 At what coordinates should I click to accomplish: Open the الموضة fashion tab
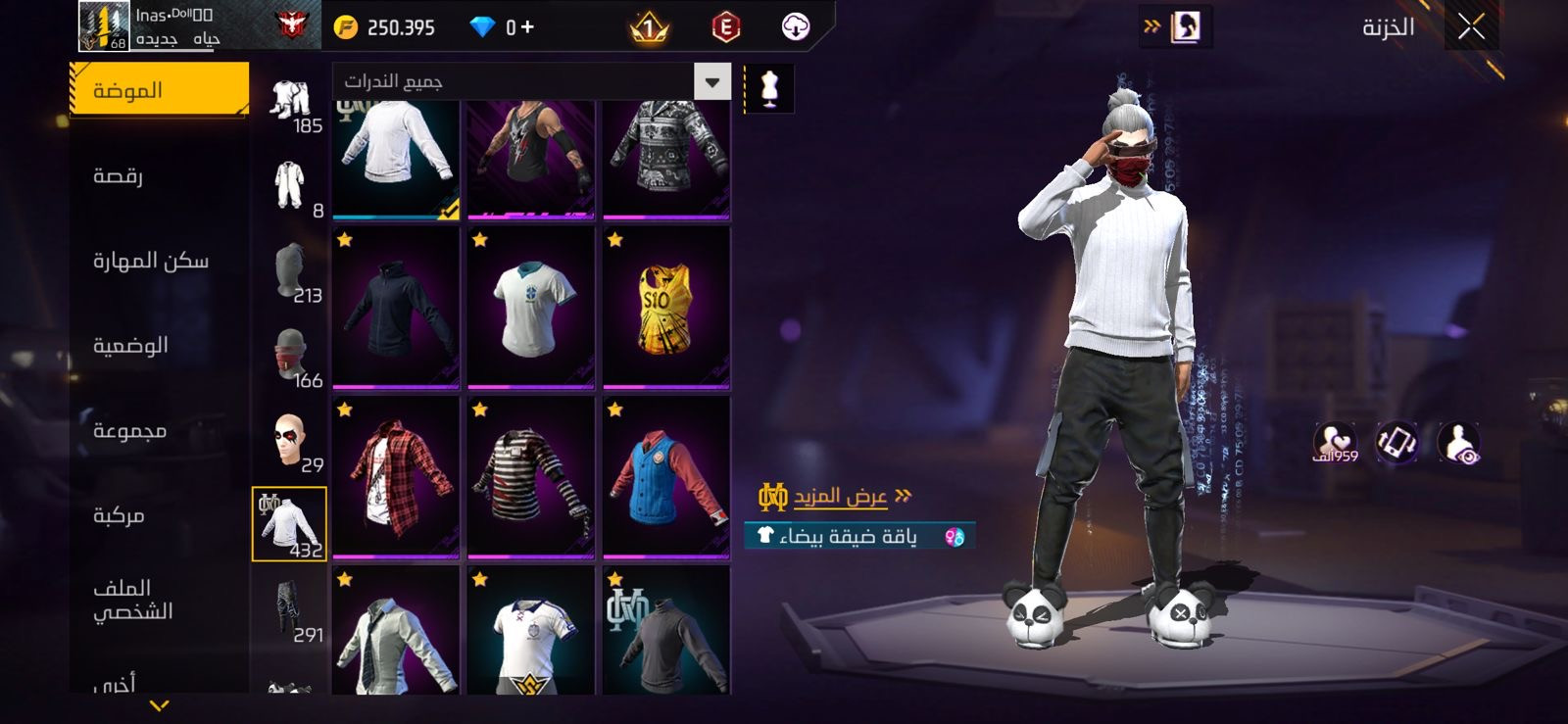point(159,90)
